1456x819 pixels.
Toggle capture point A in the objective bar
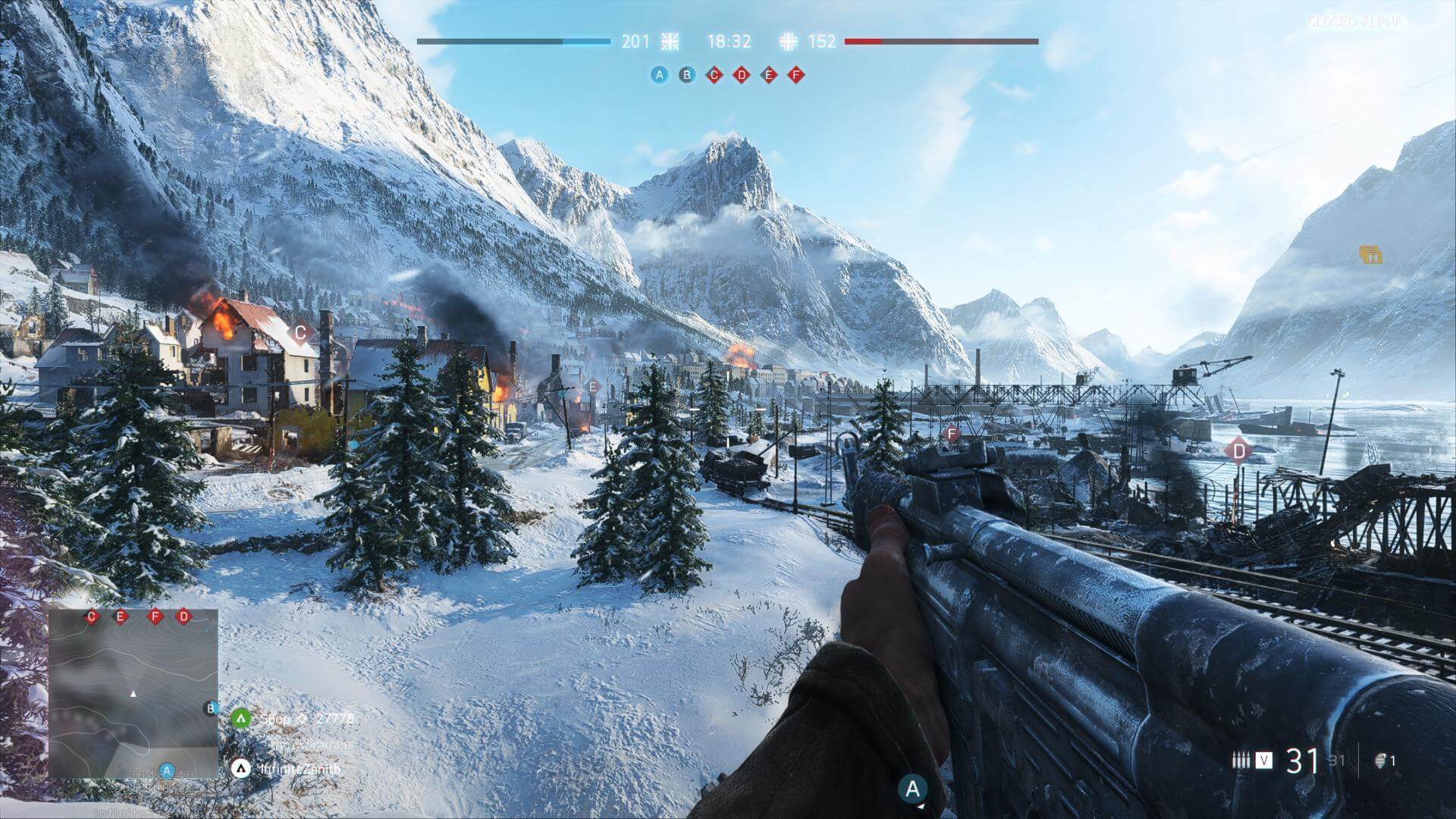click(659, 74)
